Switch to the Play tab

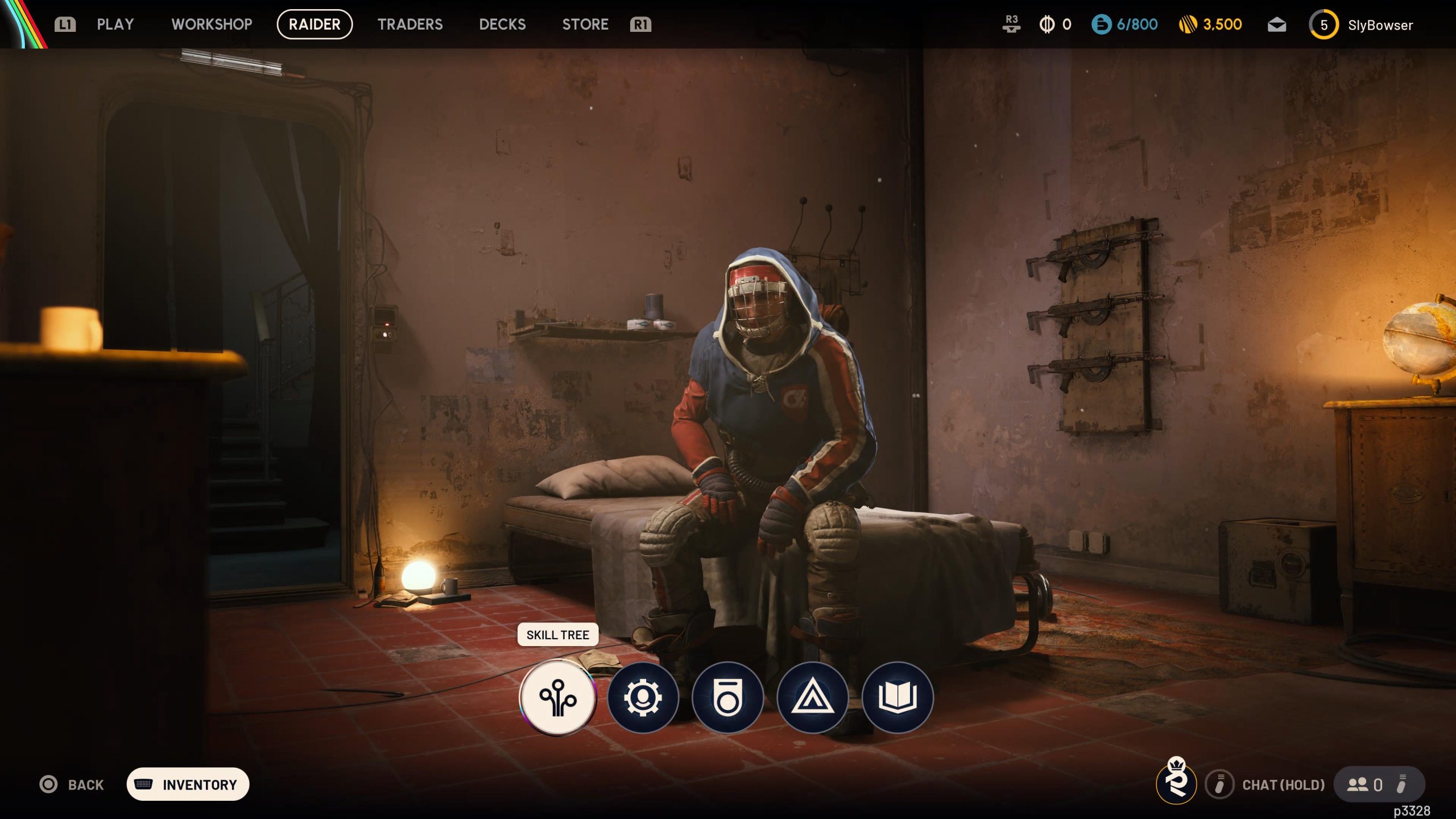coord(115,24)
